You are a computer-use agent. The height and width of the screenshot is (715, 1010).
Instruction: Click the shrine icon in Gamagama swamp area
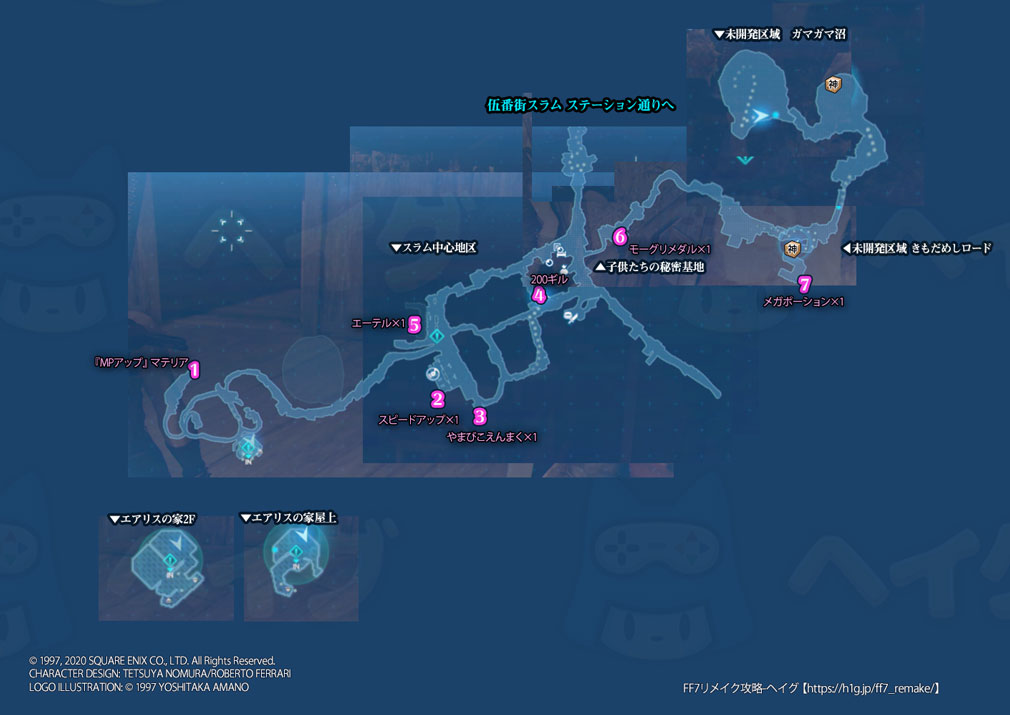click(x=831, y=86)
